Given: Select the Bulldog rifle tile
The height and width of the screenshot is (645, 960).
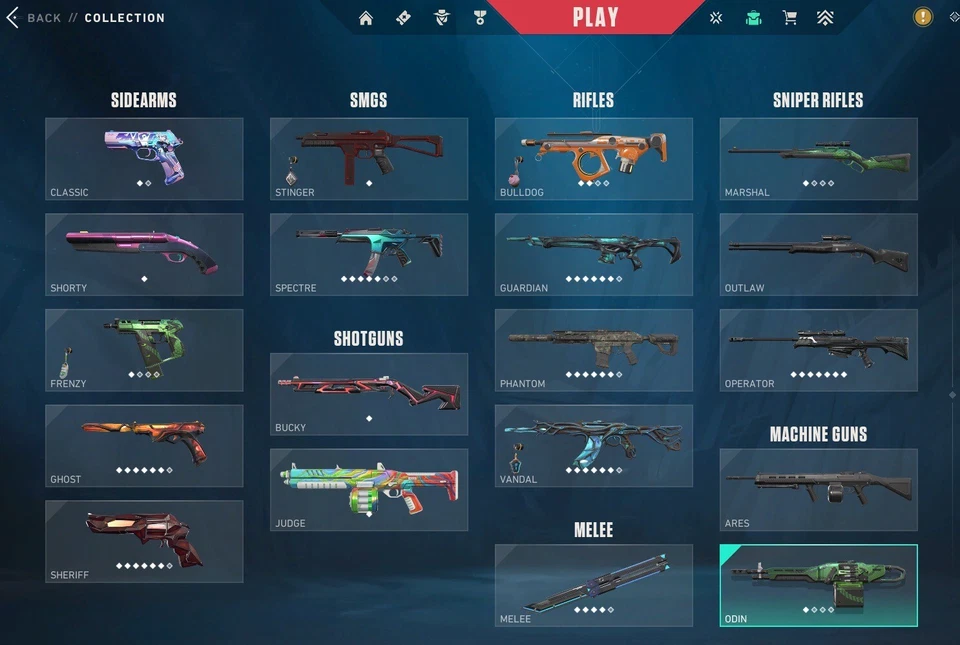Looking at the screenshot, I should (594, 158).
